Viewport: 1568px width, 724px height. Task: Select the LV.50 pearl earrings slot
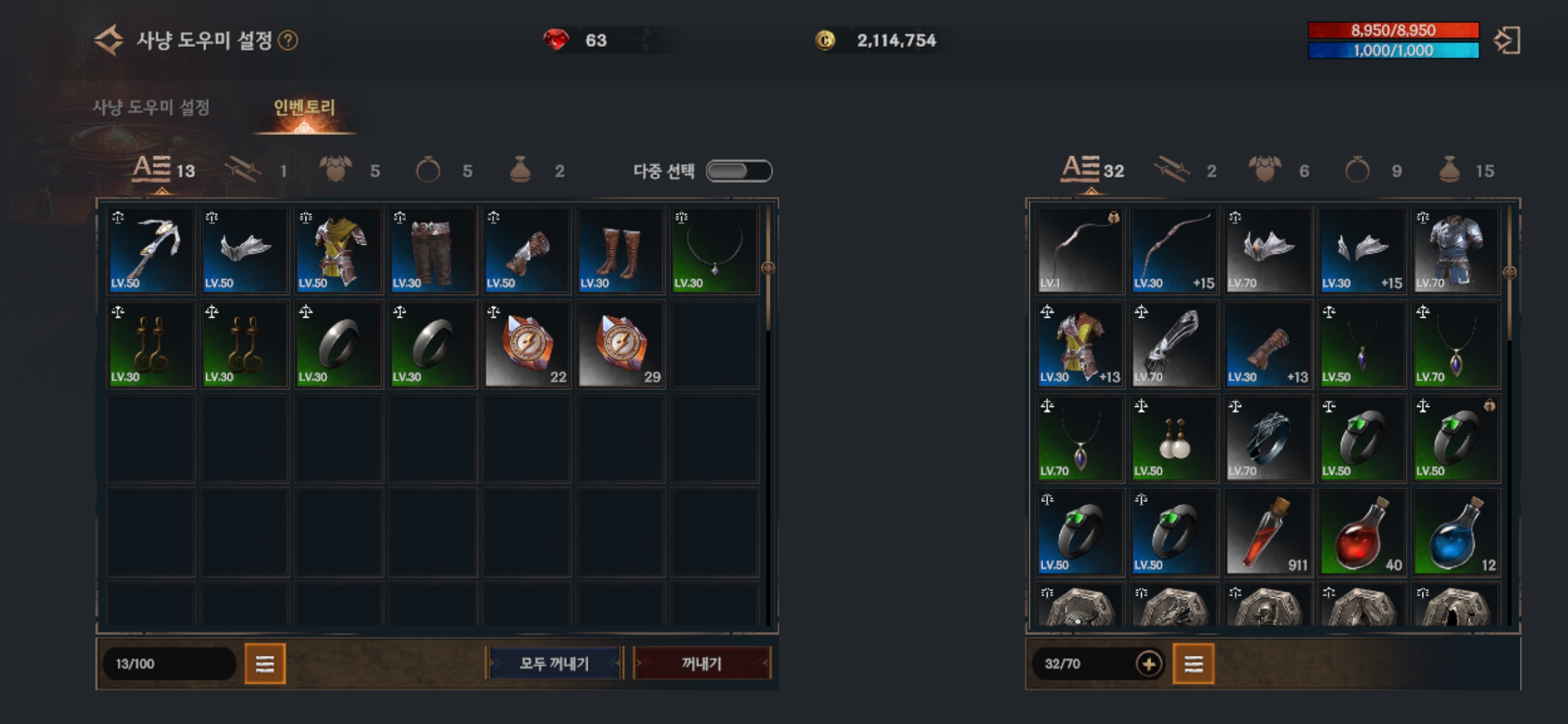coord(1174,438)
